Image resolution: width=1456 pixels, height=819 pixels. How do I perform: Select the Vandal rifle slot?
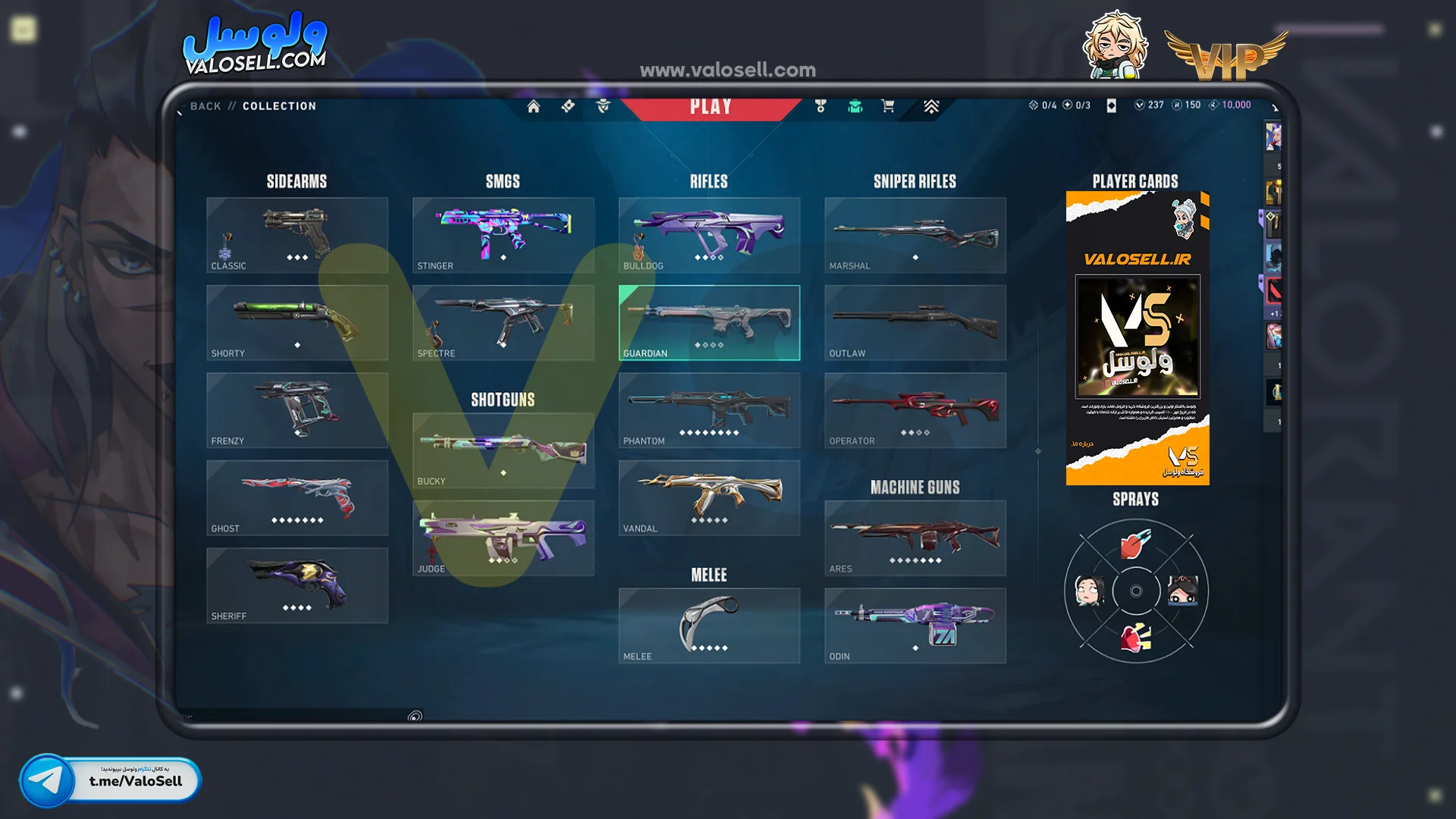click(x=709, y=497)
